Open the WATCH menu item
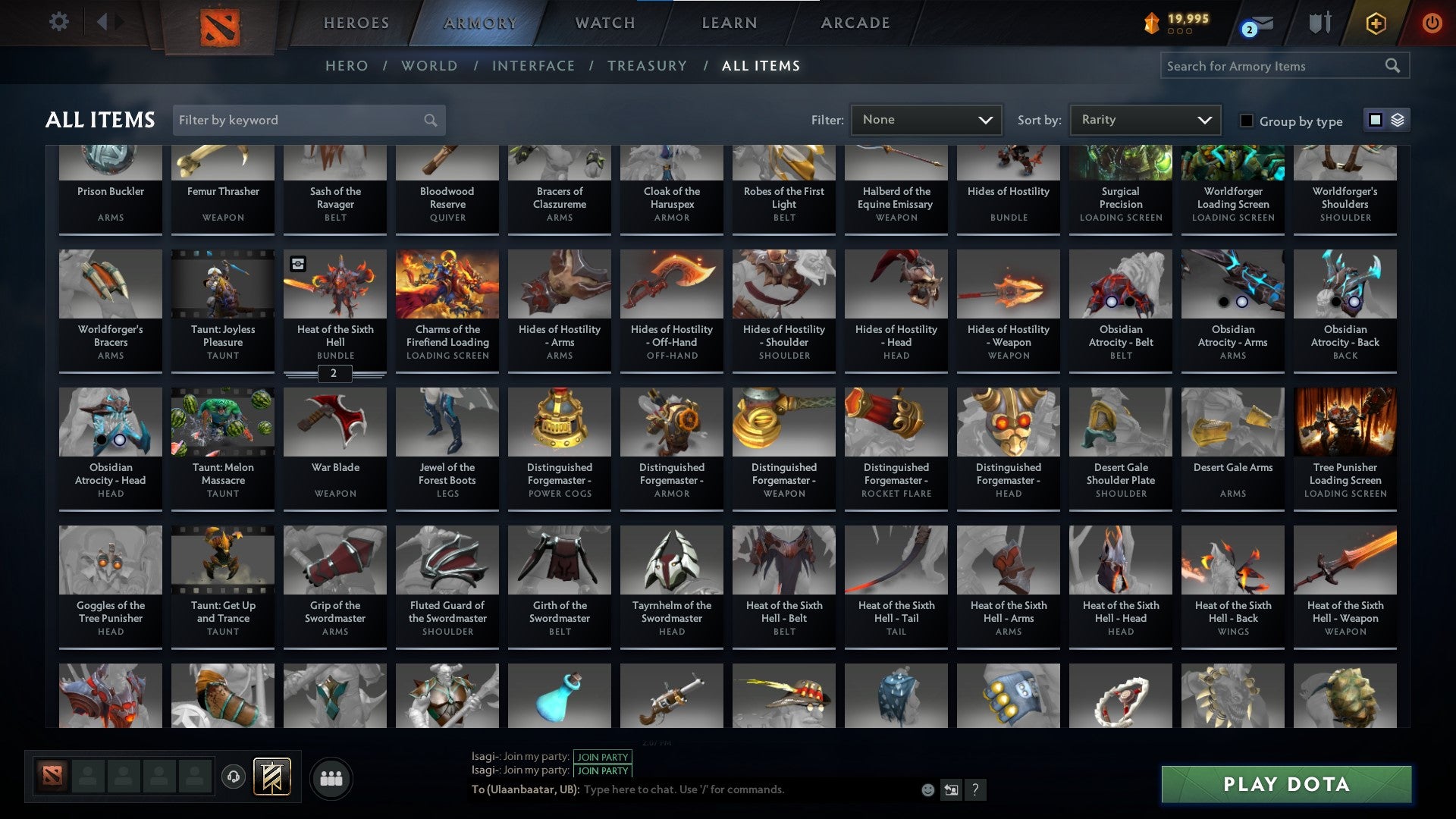The image size is (1456, 819). pyautogui.click(x=605, y=23)
